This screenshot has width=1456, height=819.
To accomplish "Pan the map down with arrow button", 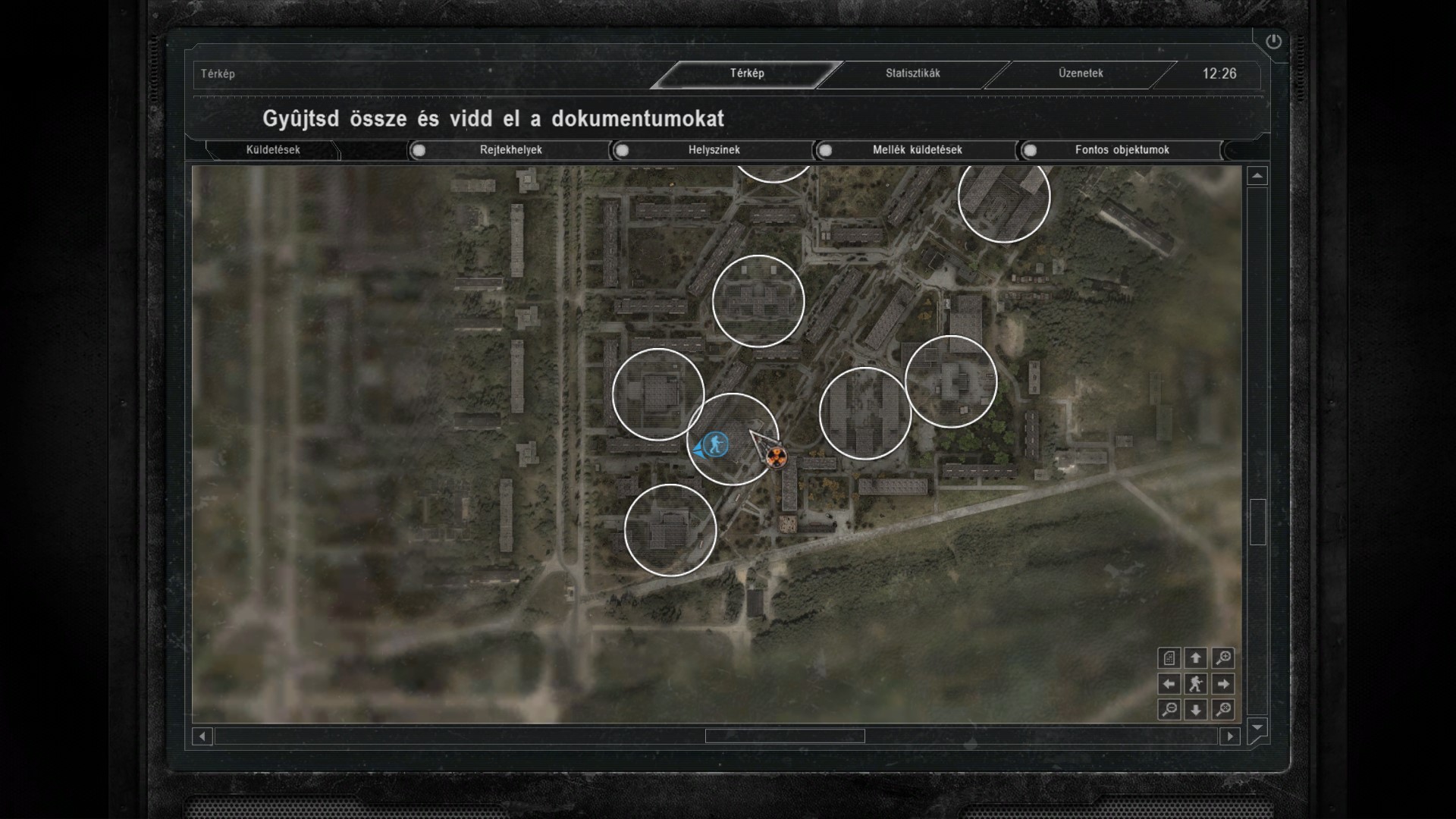I will click(x=1196, y=710).
